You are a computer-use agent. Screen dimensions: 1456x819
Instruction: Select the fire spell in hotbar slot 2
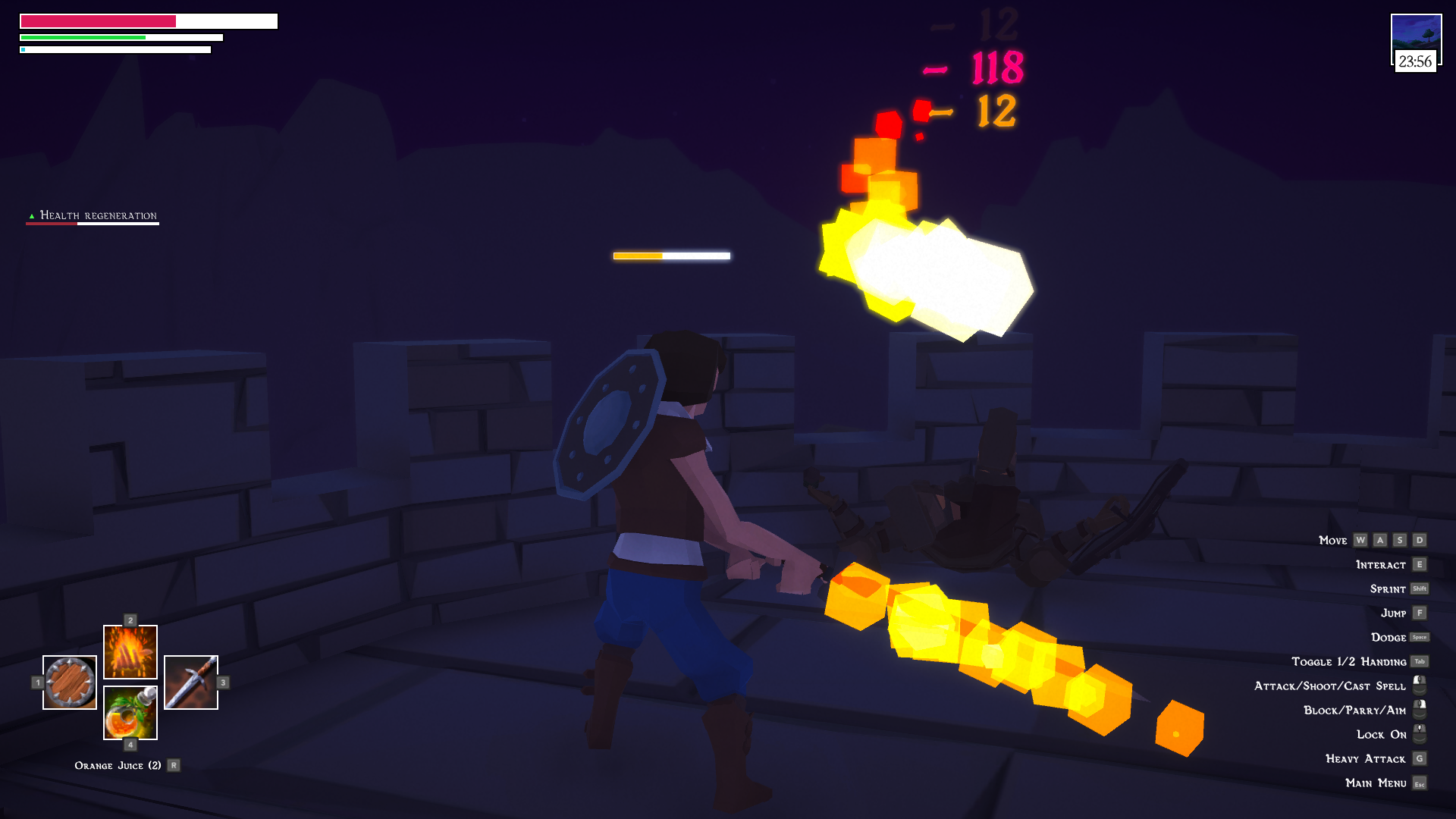click(130, 651)
